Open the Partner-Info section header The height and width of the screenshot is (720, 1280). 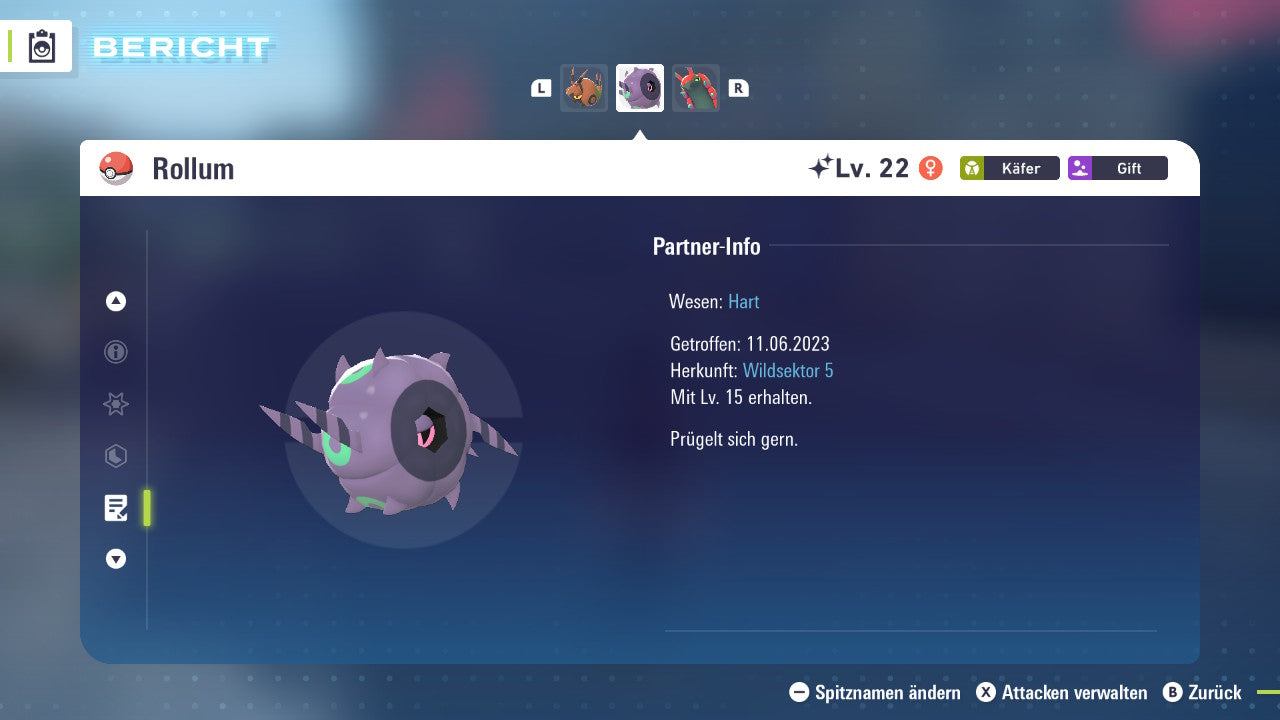pos(707,247)
